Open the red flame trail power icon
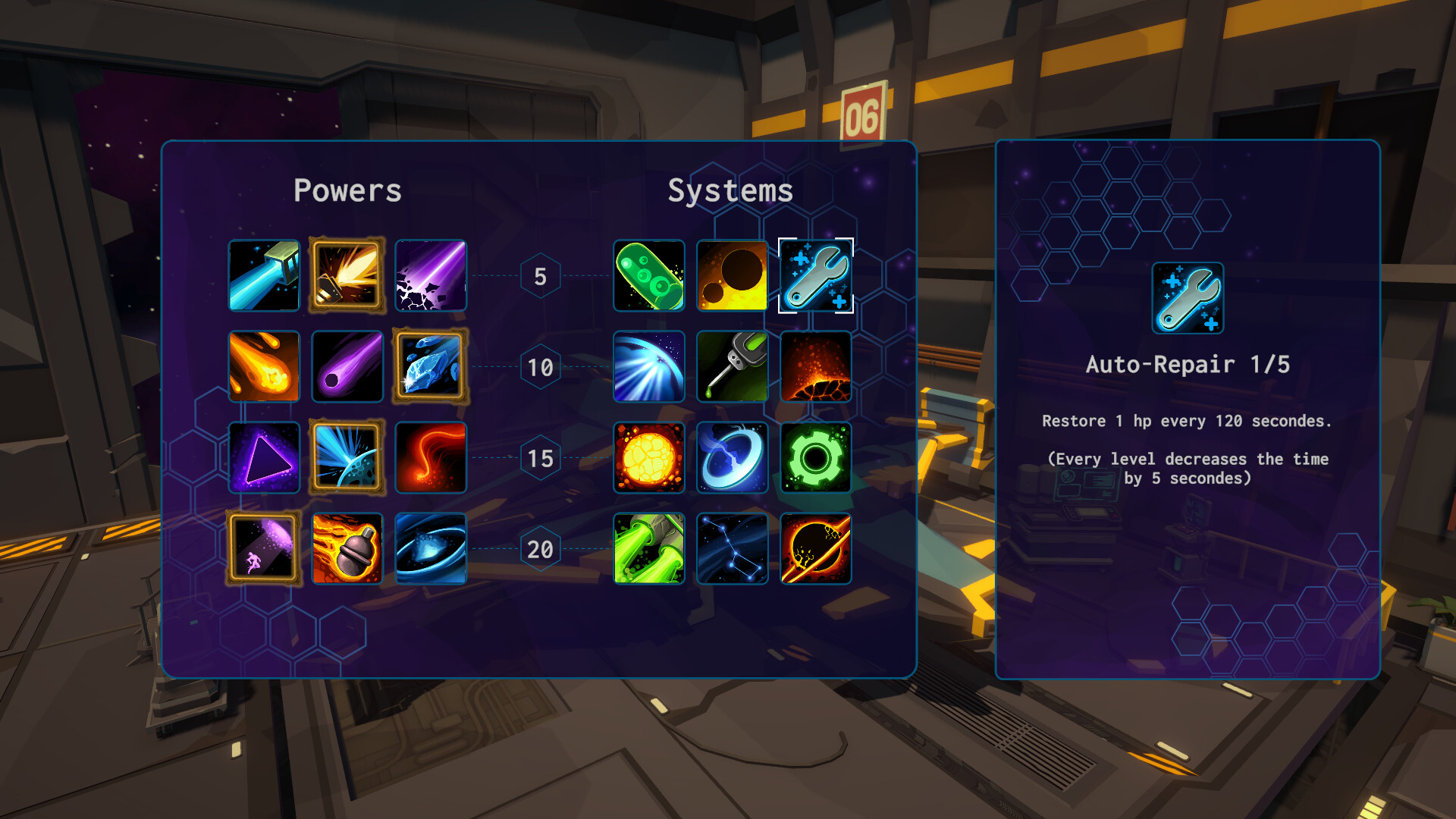This screenshot has width=1456, height=819. tap(430, 458)
